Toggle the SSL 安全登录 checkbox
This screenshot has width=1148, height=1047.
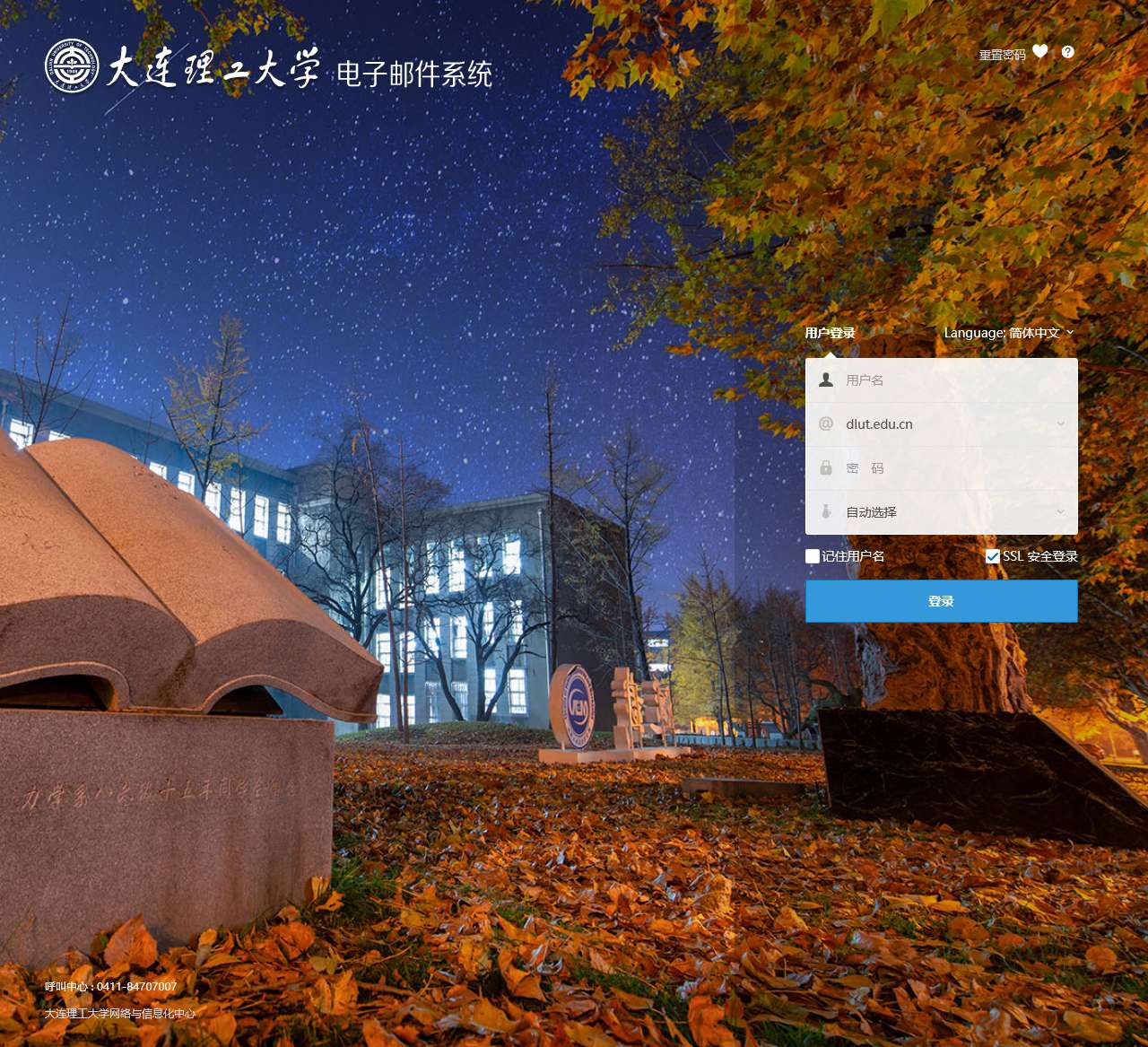coord(993,556)
